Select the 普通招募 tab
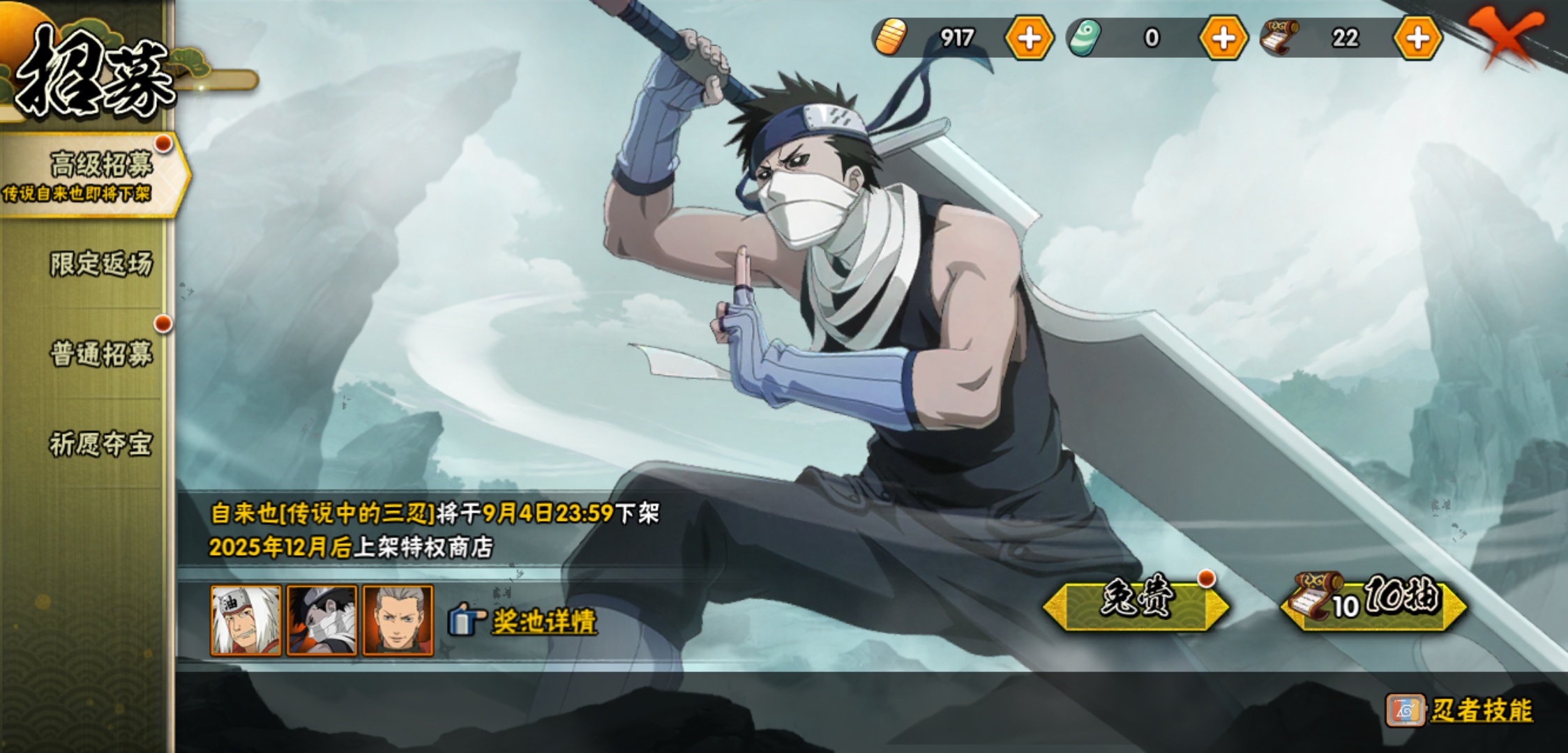 [100, 353]
